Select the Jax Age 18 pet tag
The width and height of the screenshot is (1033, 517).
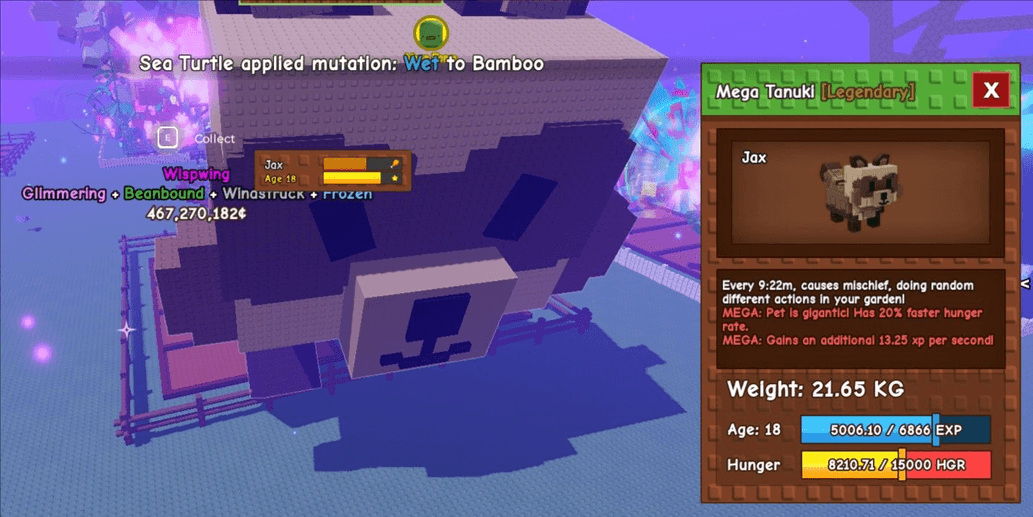[x=333, y=170]
